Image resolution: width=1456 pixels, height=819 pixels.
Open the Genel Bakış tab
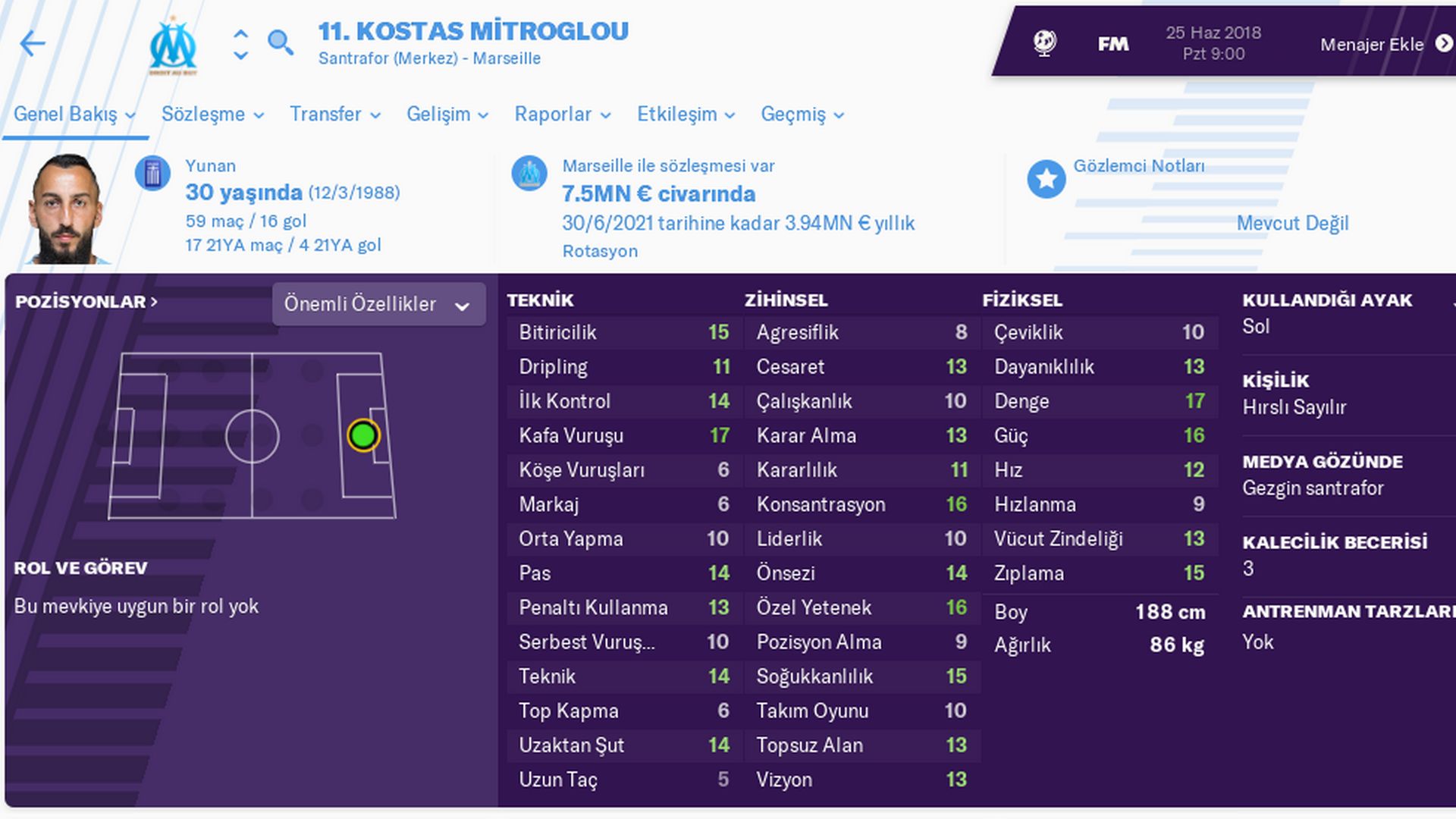[x=74, y=115]
